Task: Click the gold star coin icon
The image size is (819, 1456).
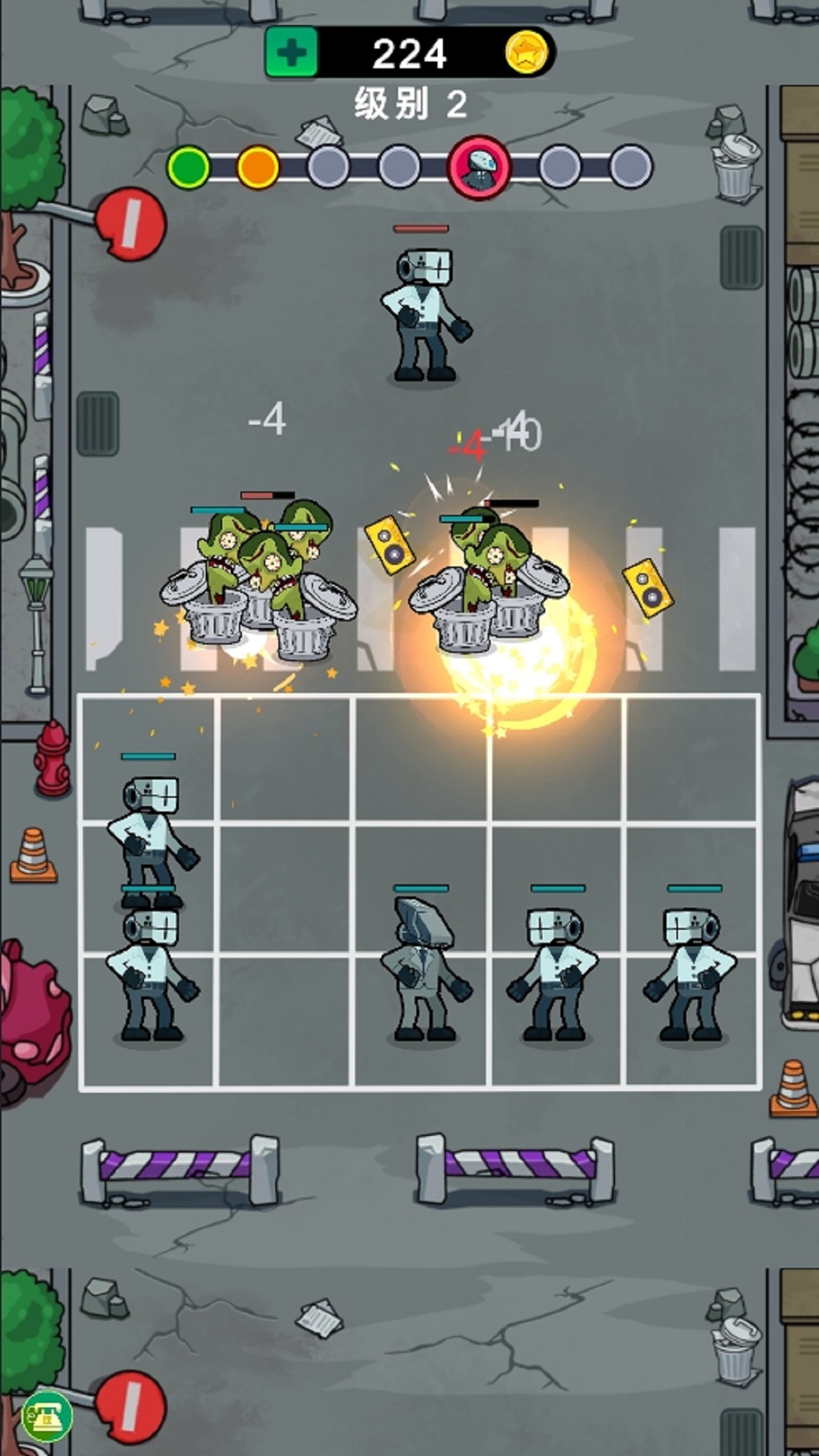Action: click(526, 52)
